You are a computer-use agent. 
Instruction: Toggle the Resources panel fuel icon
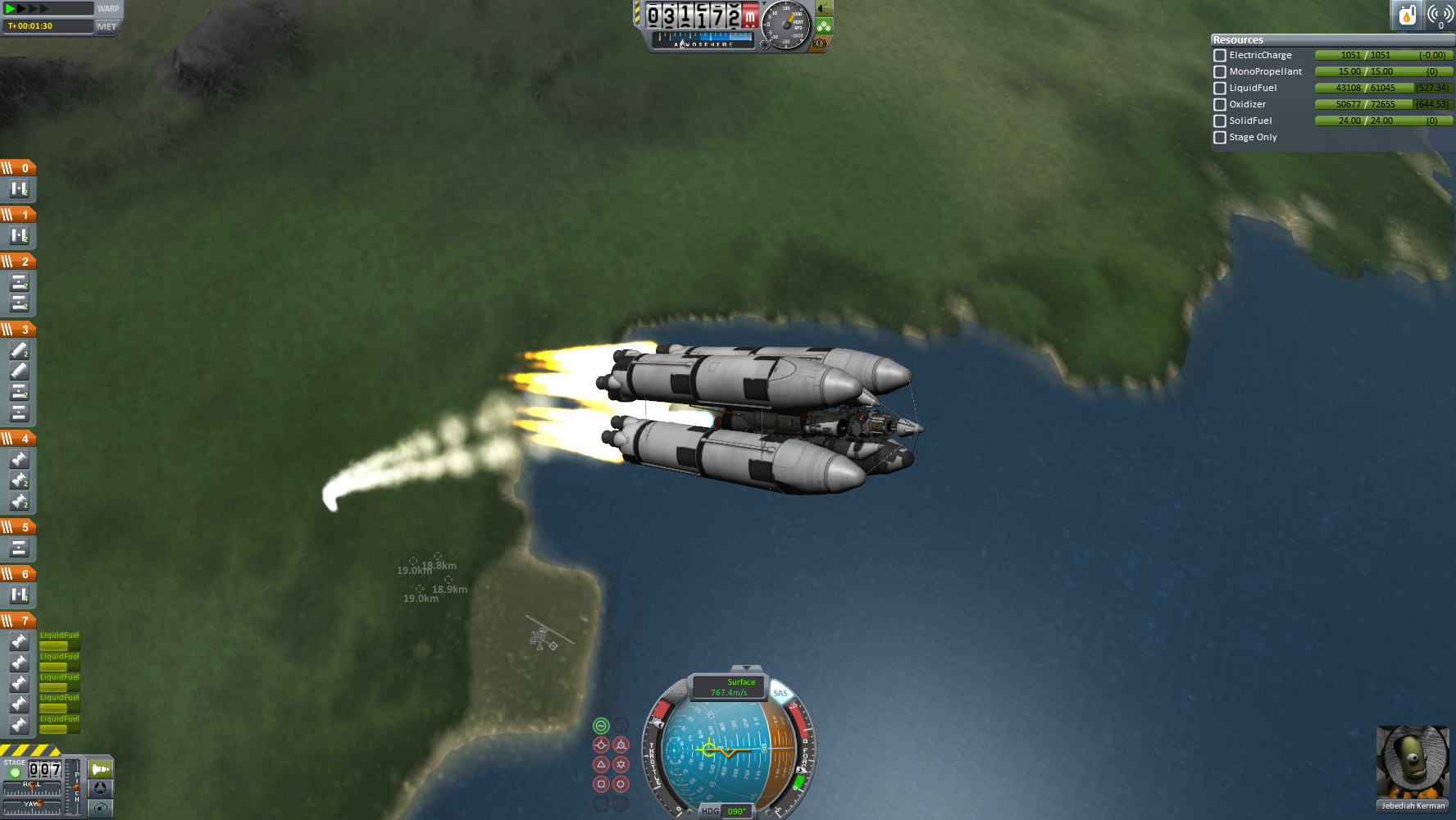1407,15
